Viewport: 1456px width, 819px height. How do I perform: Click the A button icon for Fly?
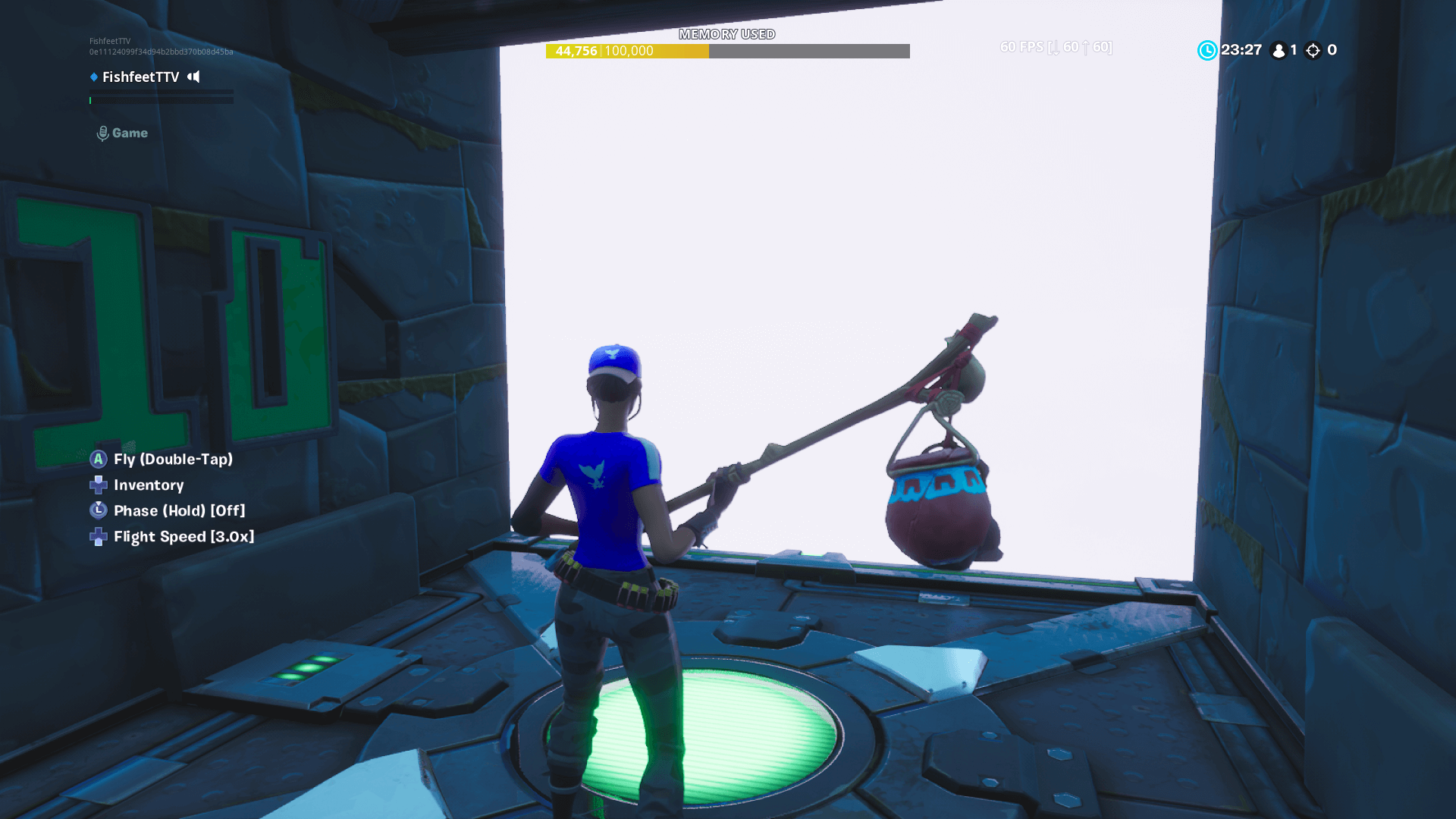pos(98,459)
